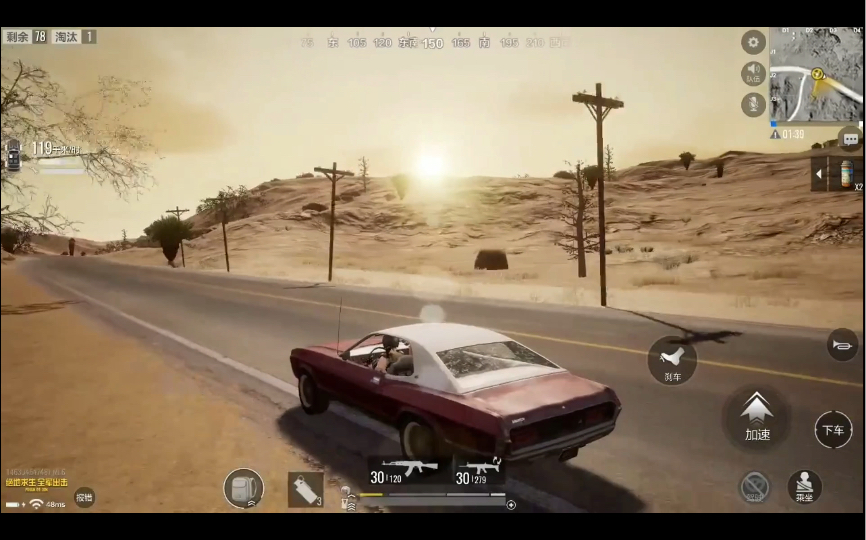The image size is (866, 540).
Task: Select the item slot with count 3
Action: point(305,489)
